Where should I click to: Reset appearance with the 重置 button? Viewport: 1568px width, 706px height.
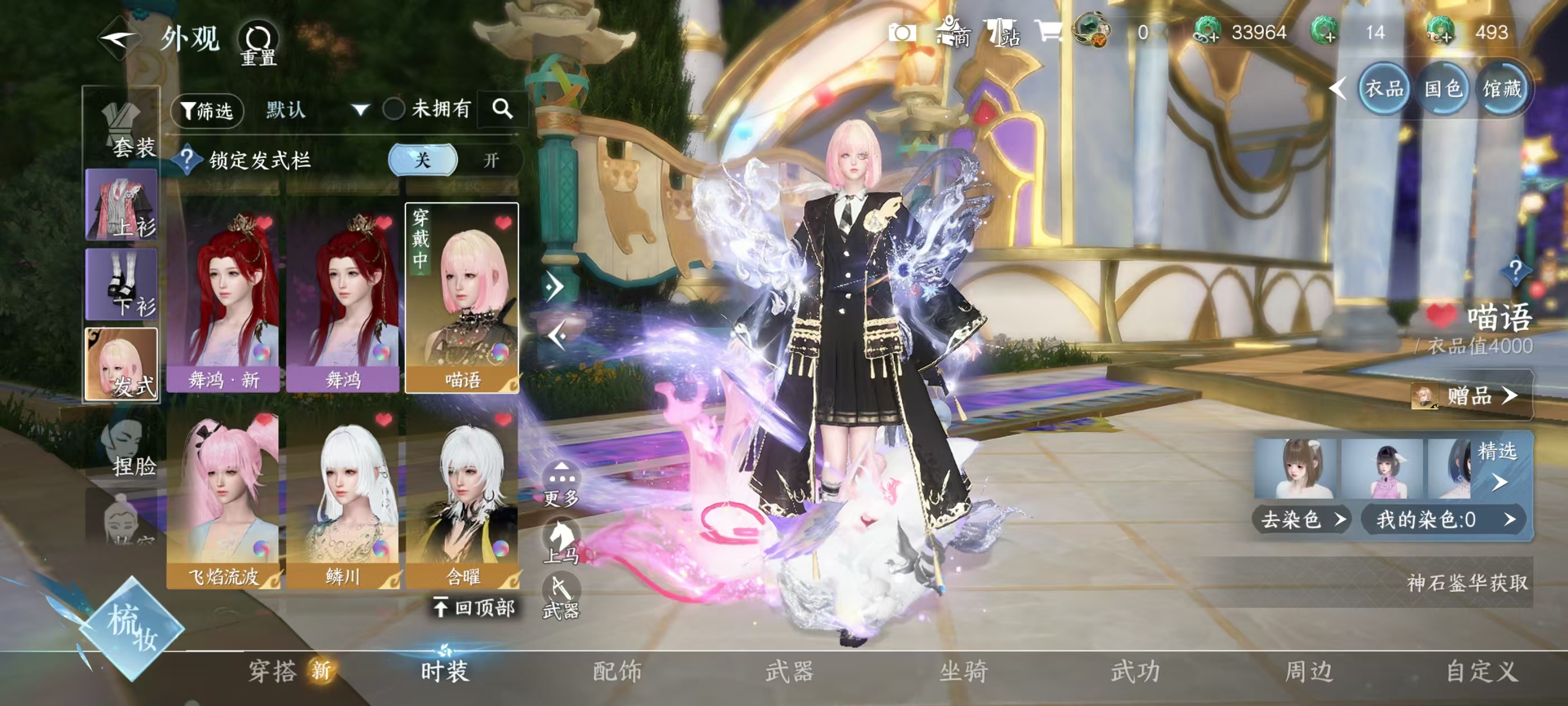point(258,43)
